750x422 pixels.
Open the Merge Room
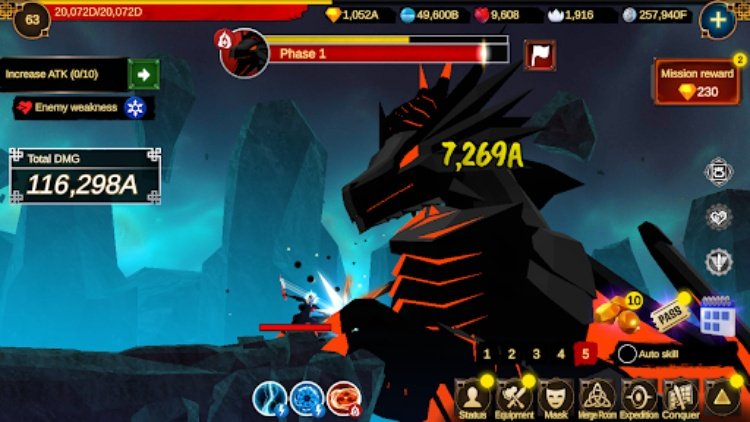(x=597, y=398)
